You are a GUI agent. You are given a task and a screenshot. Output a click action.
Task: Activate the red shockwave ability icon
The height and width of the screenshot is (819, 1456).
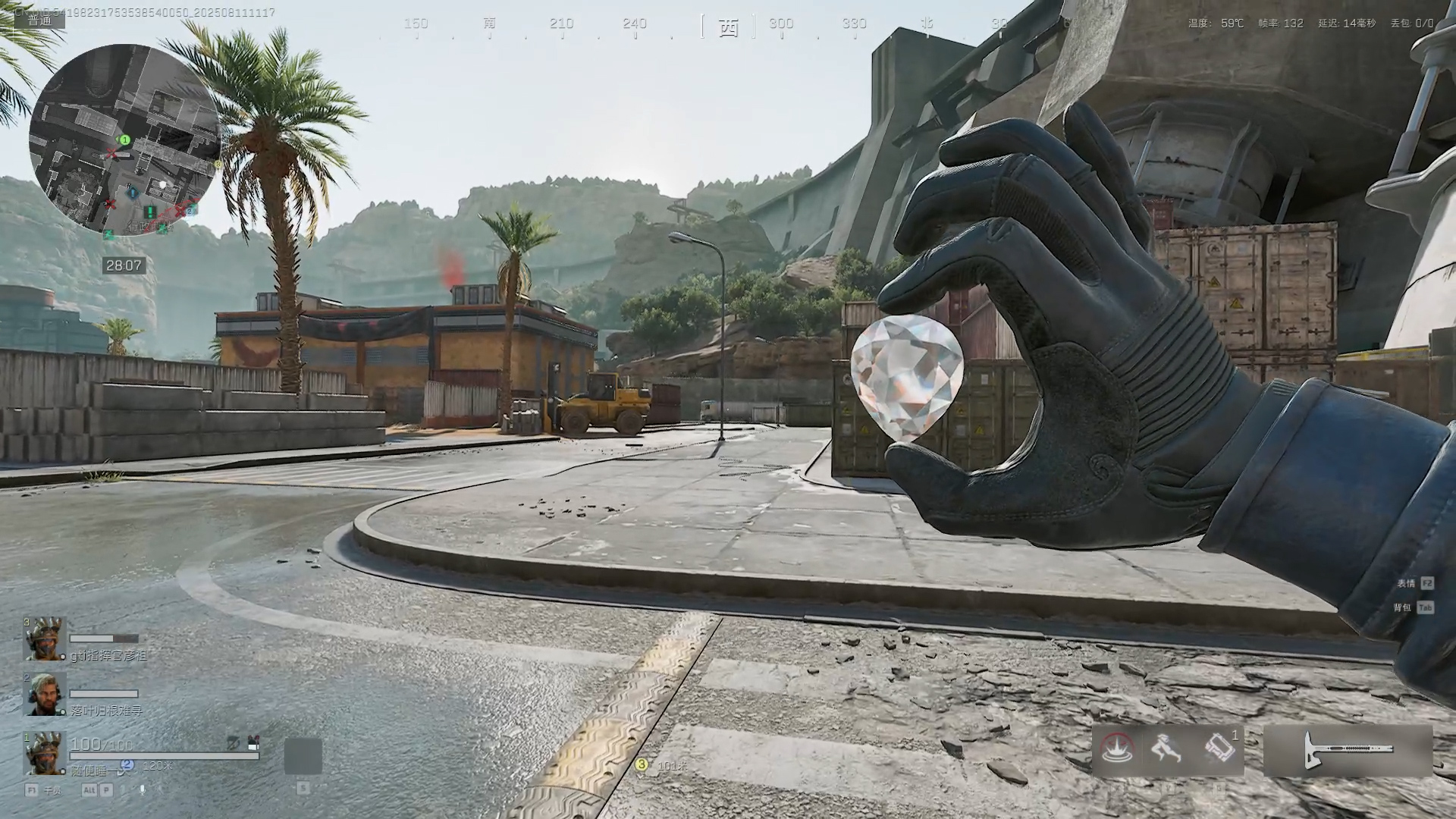pos(1117,749)
